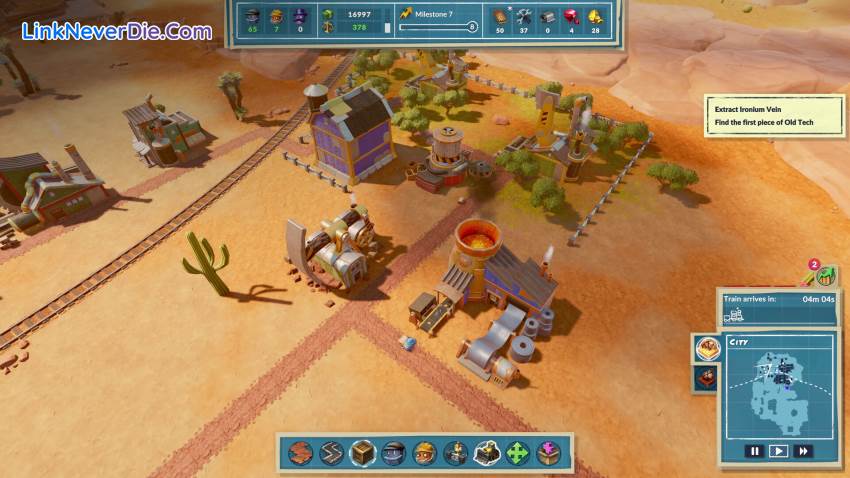Open the Milestone 7 progress panel

pos(437,20)
